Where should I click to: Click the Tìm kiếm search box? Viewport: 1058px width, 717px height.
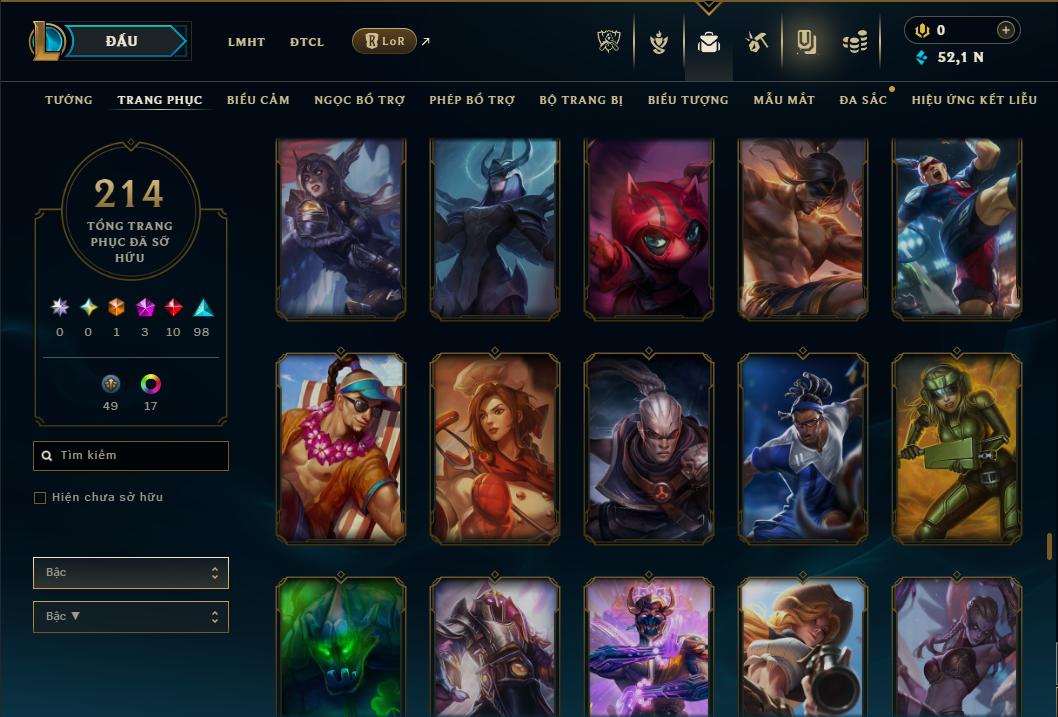[x=131, y=456]
